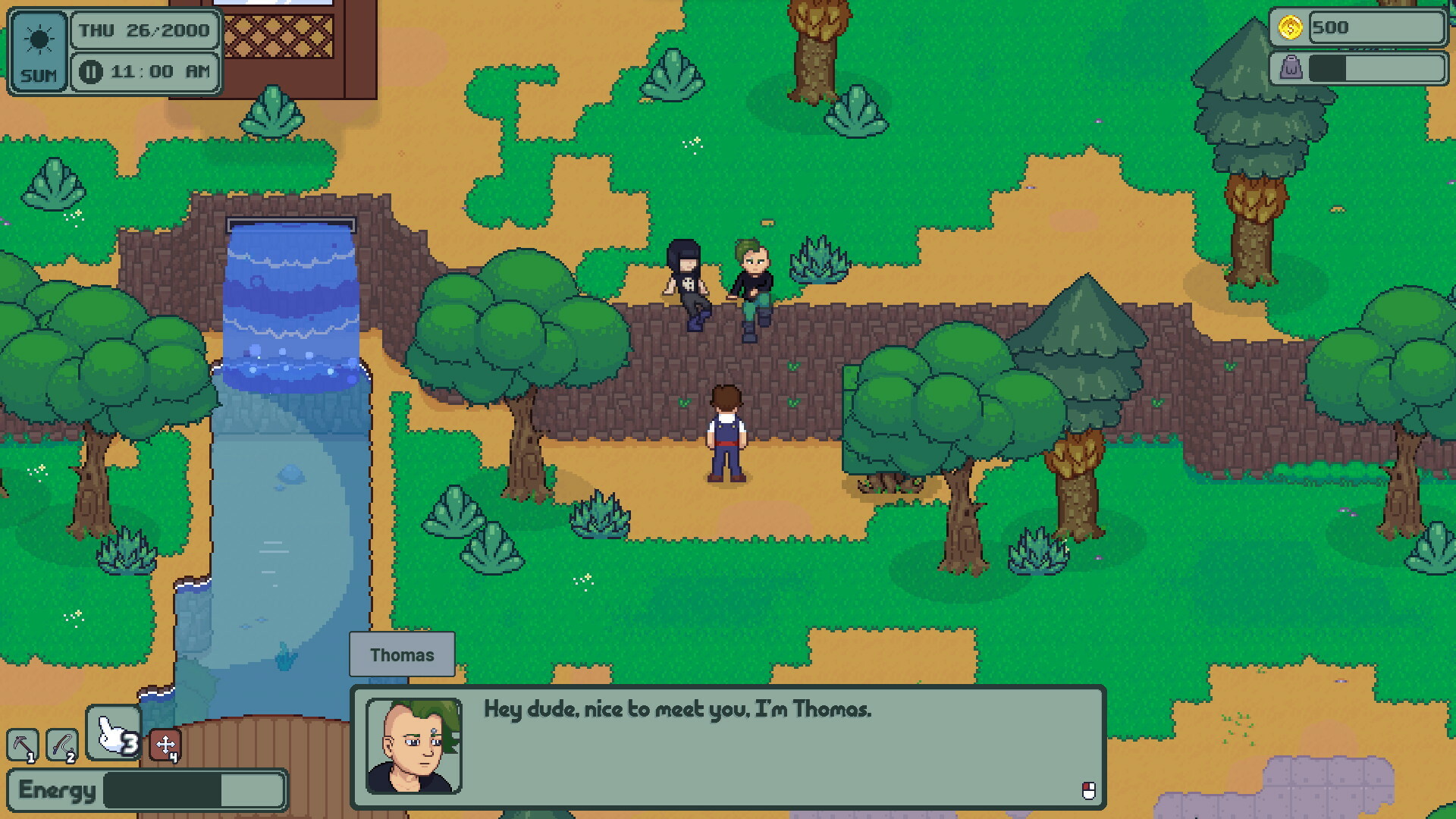Click the Thomas name label
The width and height of the screenshot is (1456, 819).
(x=401, y=654)
